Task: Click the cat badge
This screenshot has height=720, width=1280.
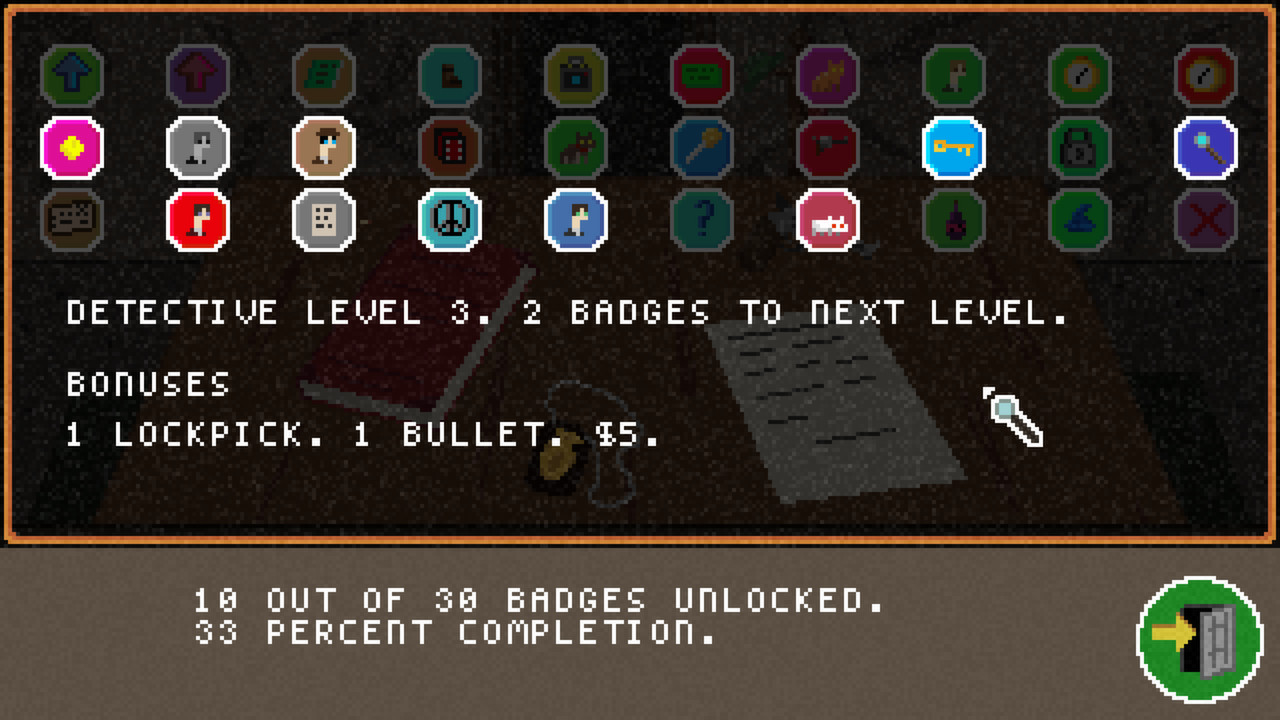Action: [x=828, y=74]
